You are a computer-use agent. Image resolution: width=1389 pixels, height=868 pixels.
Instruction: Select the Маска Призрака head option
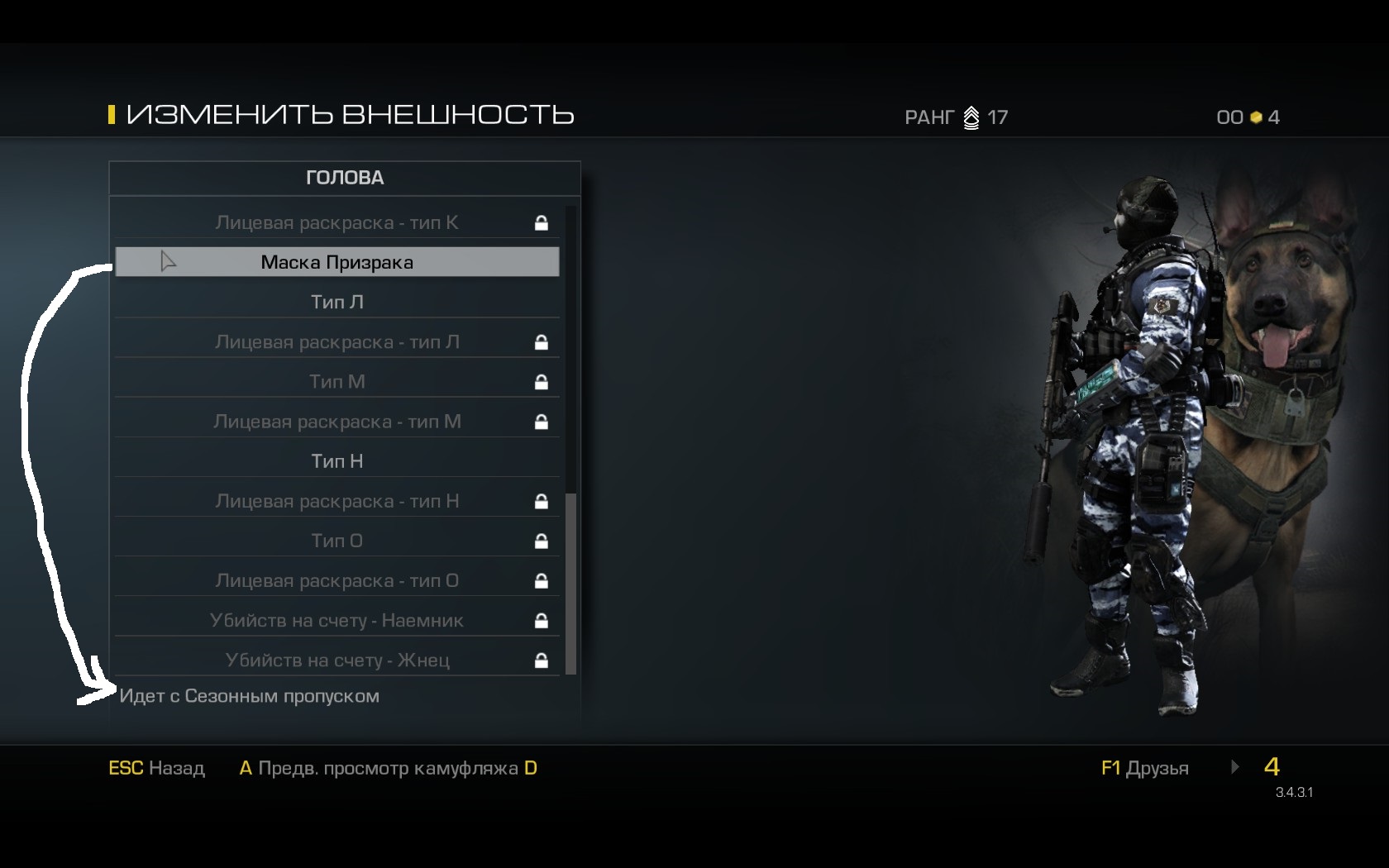[x=337, y=262]
